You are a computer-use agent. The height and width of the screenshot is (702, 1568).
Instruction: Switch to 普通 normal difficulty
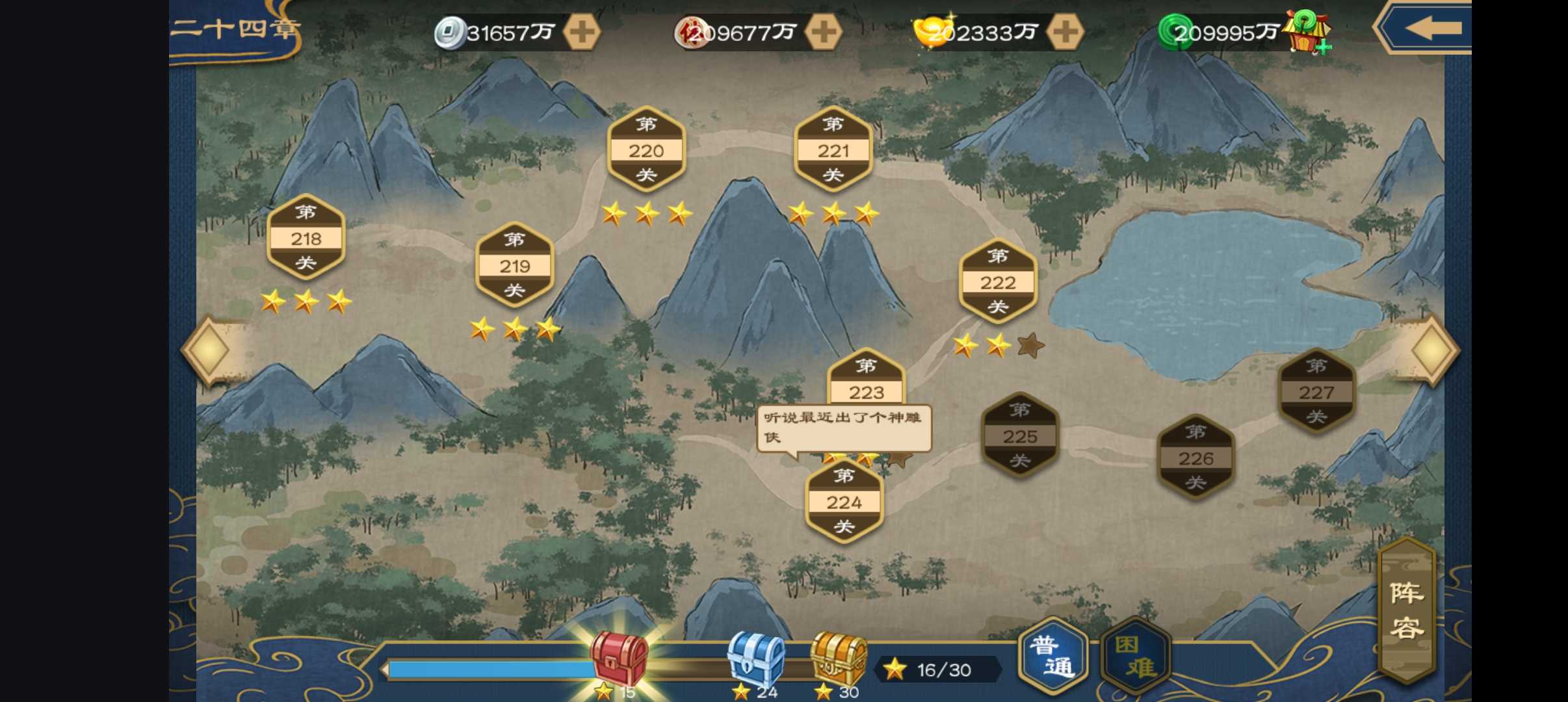[x=1052, y=655]
